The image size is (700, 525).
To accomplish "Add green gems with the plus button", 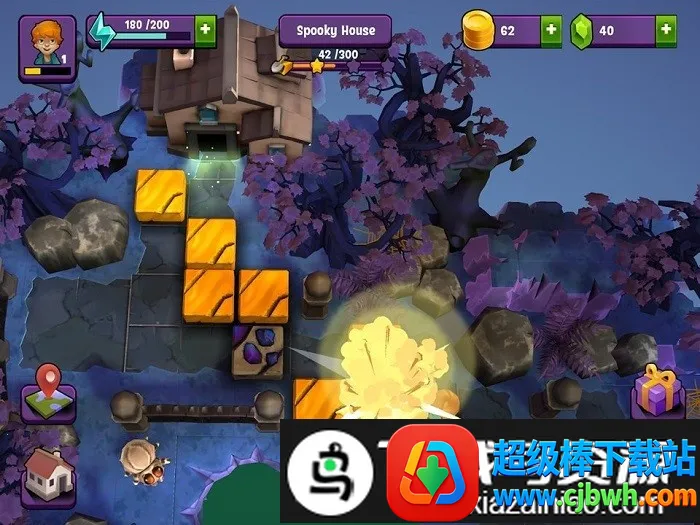I will tap(666, 31).
